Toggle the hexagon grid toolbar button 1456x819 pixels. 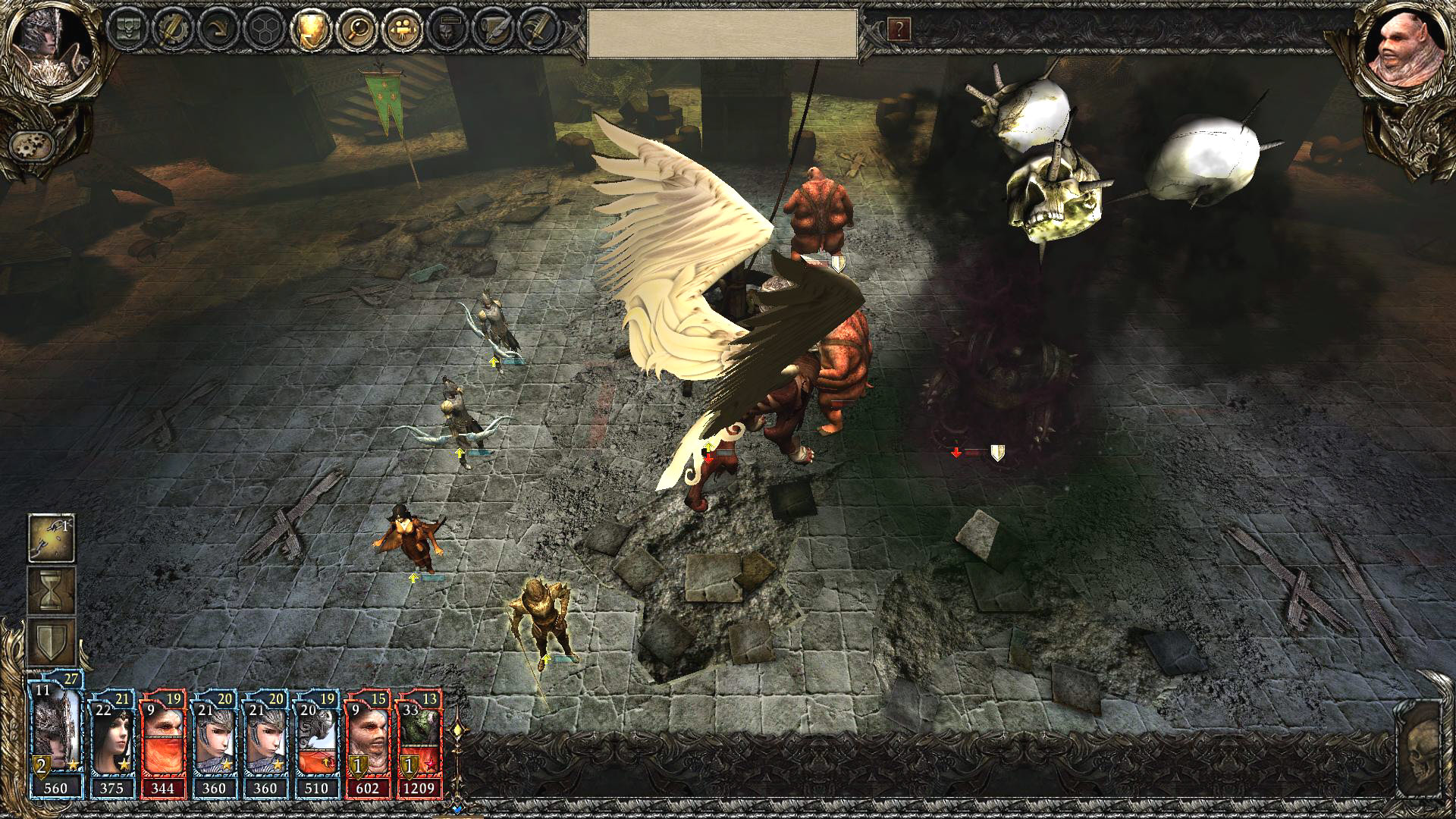point(262,29)
